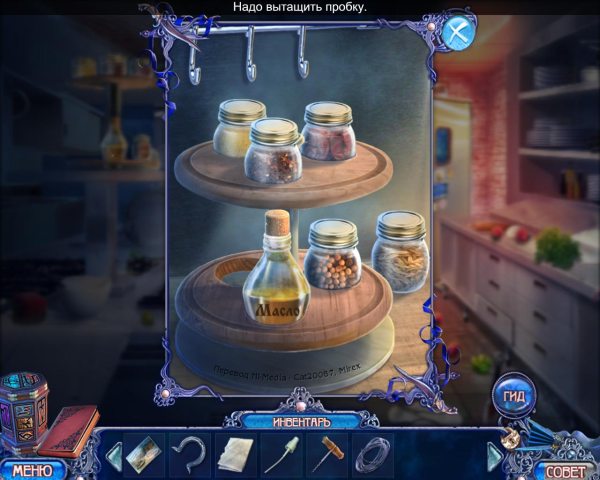Viewport: 600px width, 480px height.
Task: Pick the coiled wire inventory item
Action: click(372, 454)
